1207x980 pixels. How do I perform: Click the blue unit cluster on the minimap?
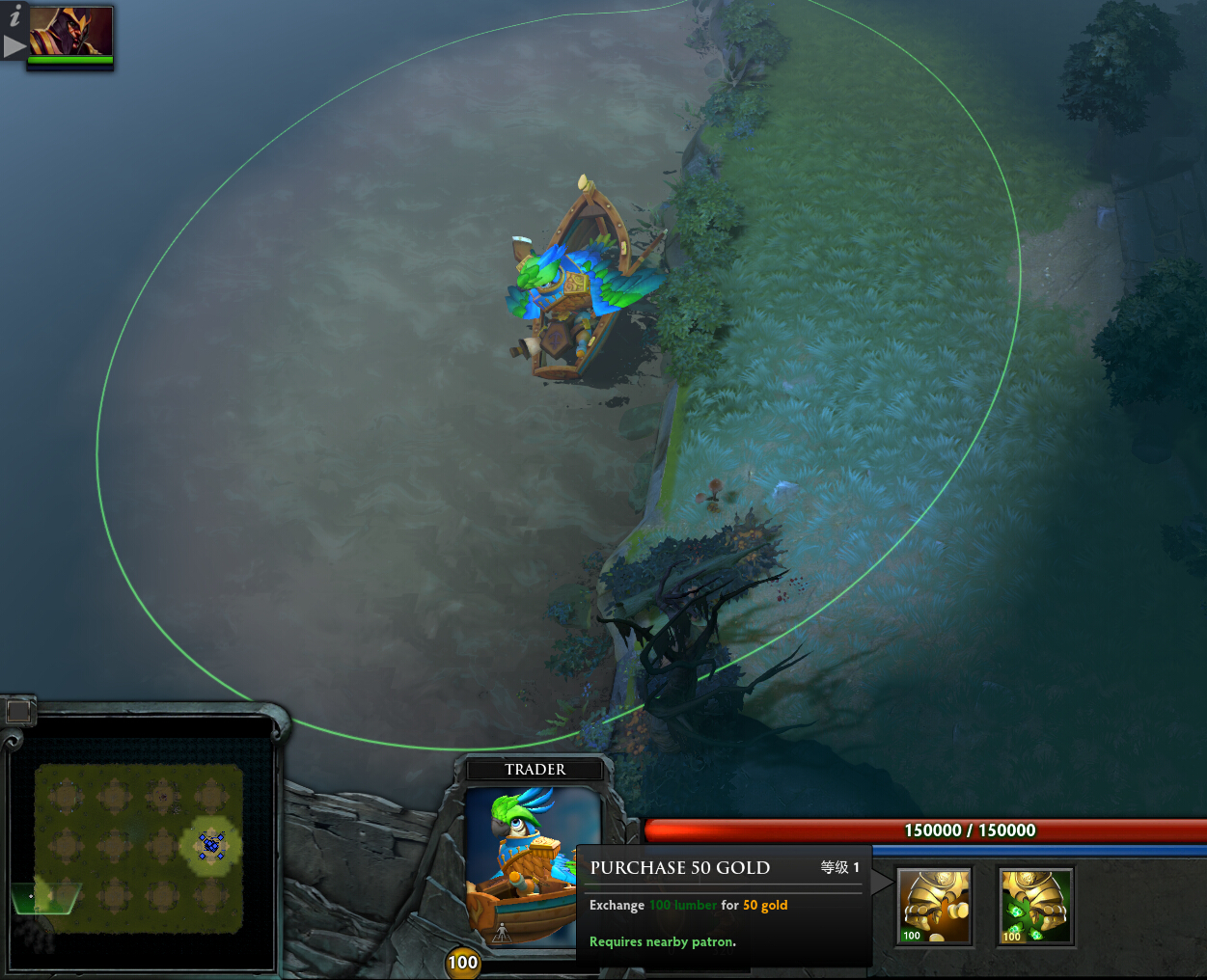coord(211,845)
